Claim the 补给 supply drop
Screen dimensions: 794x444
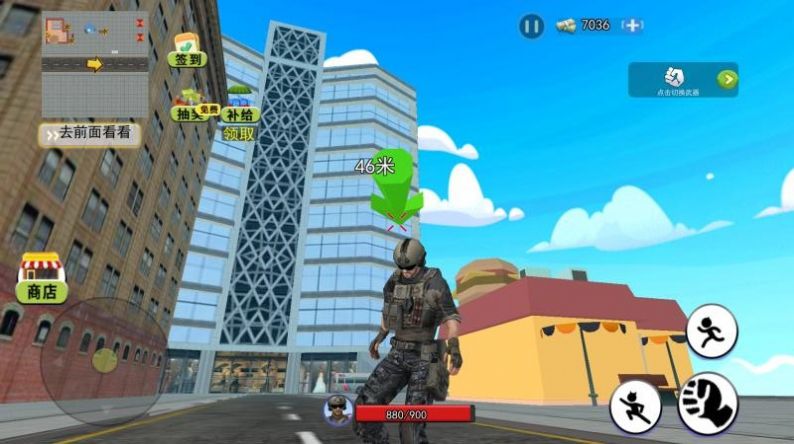[239, 108]
